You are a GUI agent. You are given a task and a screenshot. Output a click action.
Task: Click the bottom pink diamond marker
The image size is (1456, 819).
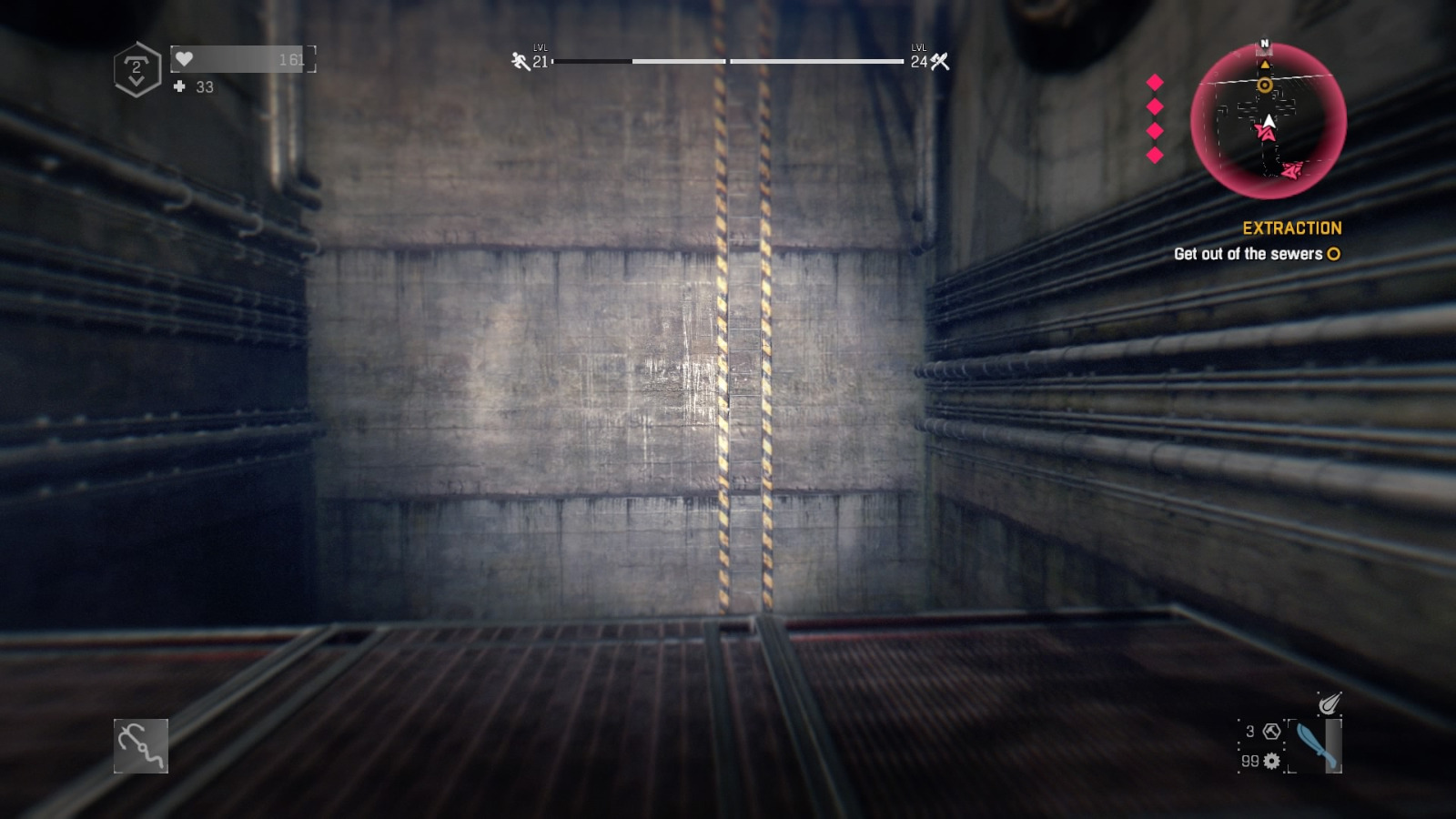[1157, 156]
